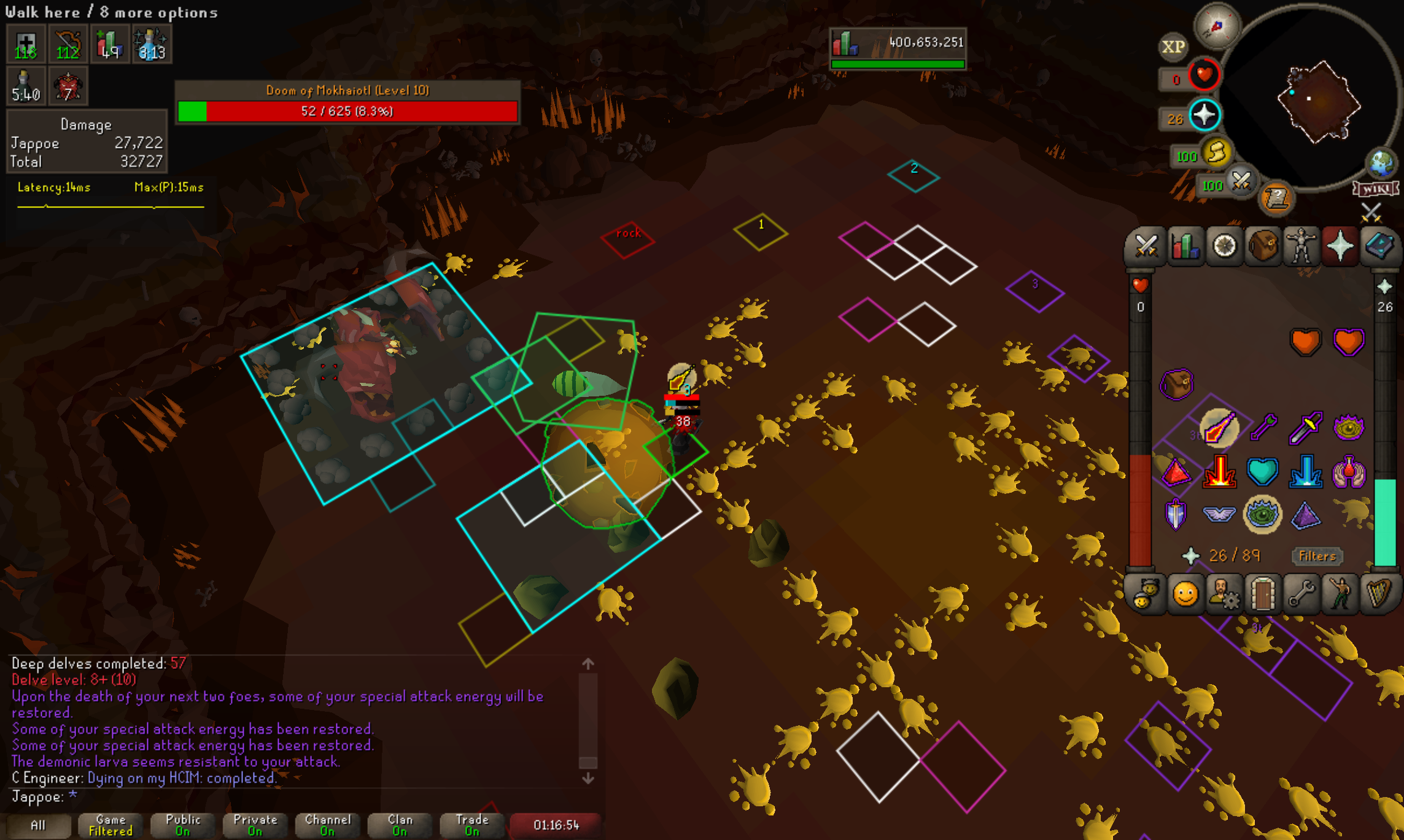Image resolution: width=1404 pixels, height=840 pixels.
Task: Open the Logout door tab
Action: point(1263,594)
